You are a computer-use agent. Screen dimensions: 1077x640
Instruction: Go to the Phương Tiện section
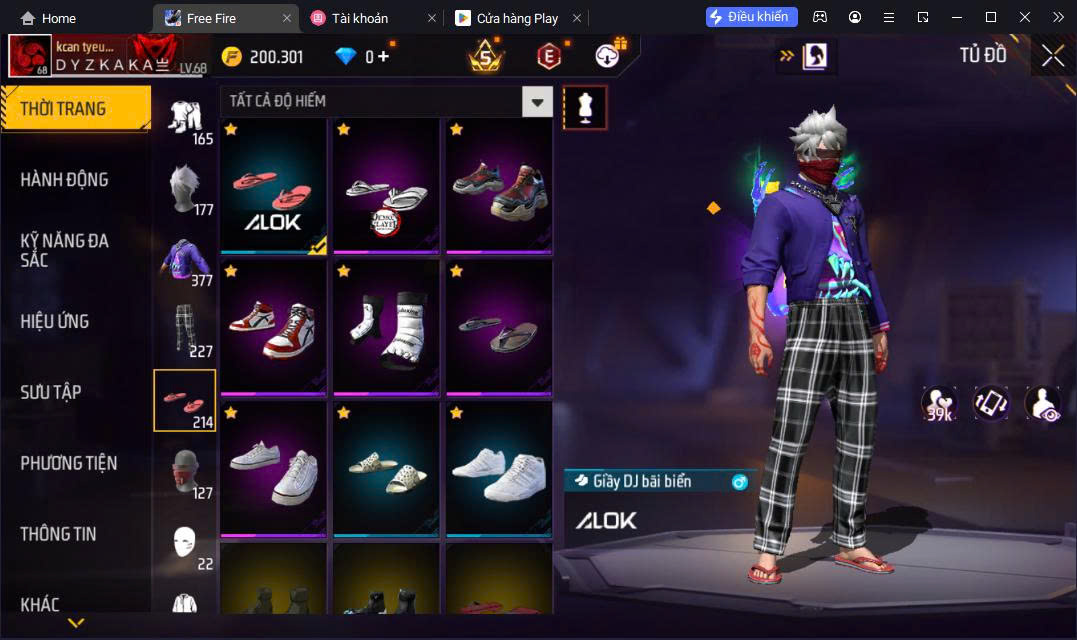pyautogui.click(x=69, y=463)
